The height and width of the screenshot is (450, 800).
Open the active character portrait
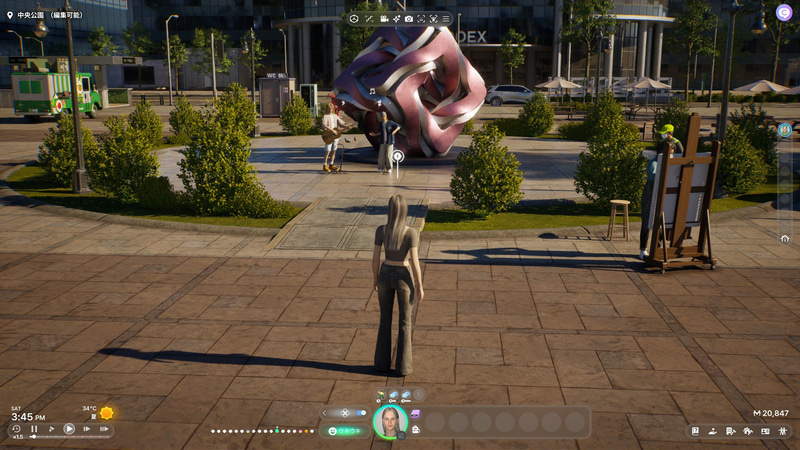tap(389, 422)
